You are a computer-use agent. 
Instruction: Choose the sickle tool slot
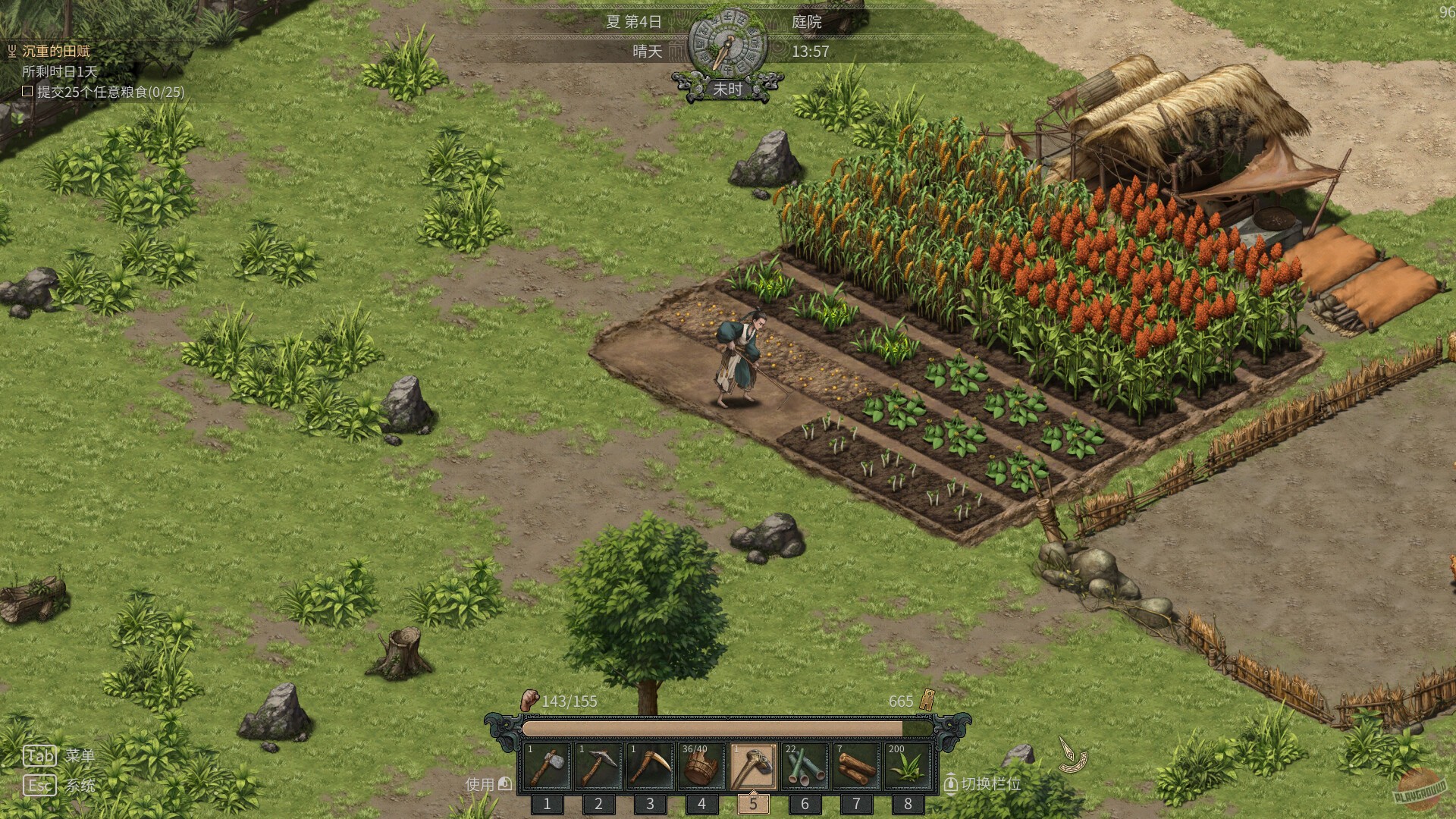pos(650,767)
